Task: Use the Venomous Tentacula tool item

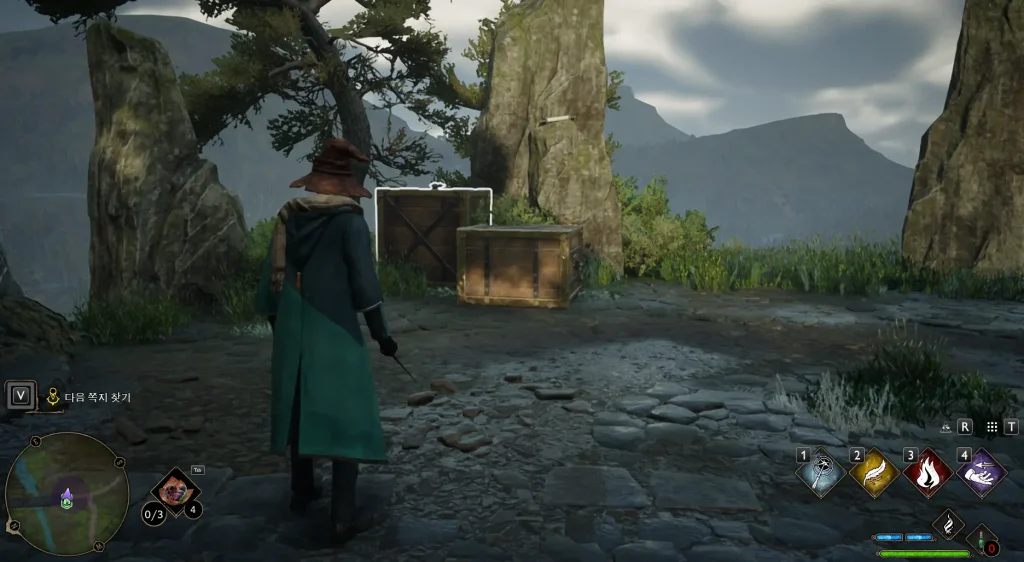Action: [175, 491]
